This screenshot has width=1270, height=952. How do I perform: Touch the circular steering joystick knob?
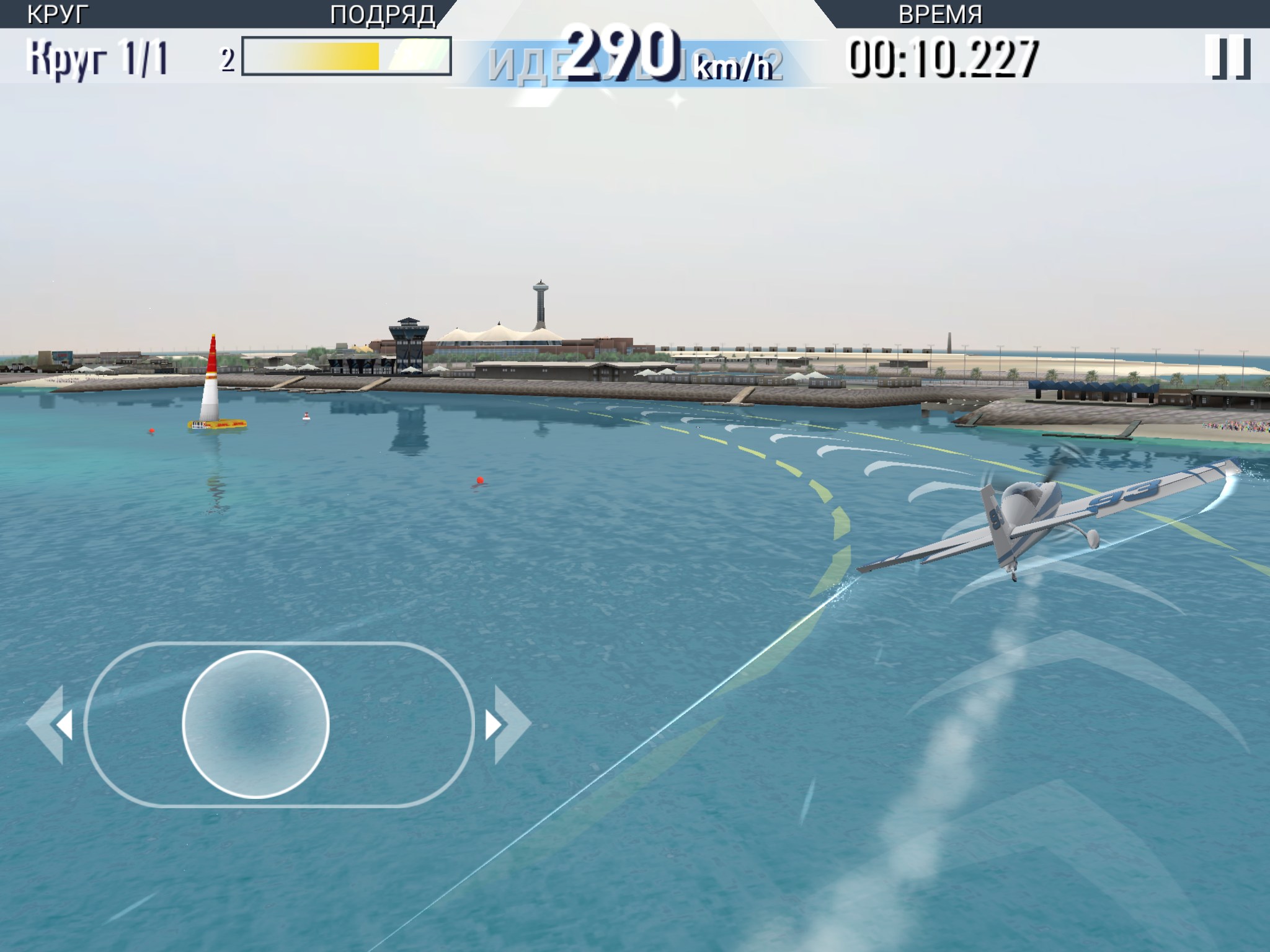[255, 724]
